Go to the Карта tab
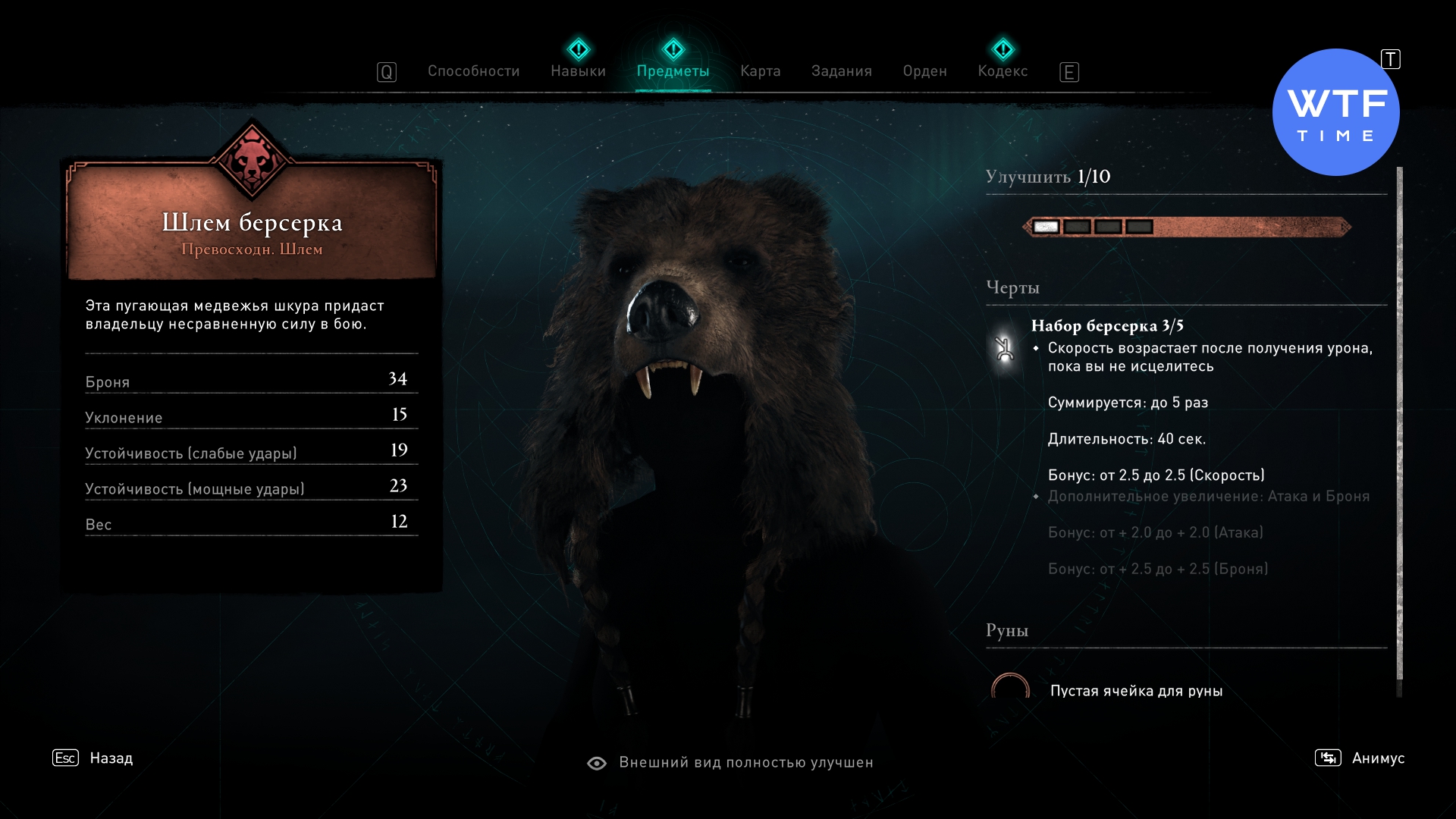The width and height of the screenshot is (1456, 819). pyautogui.click(x=760, y=71)
